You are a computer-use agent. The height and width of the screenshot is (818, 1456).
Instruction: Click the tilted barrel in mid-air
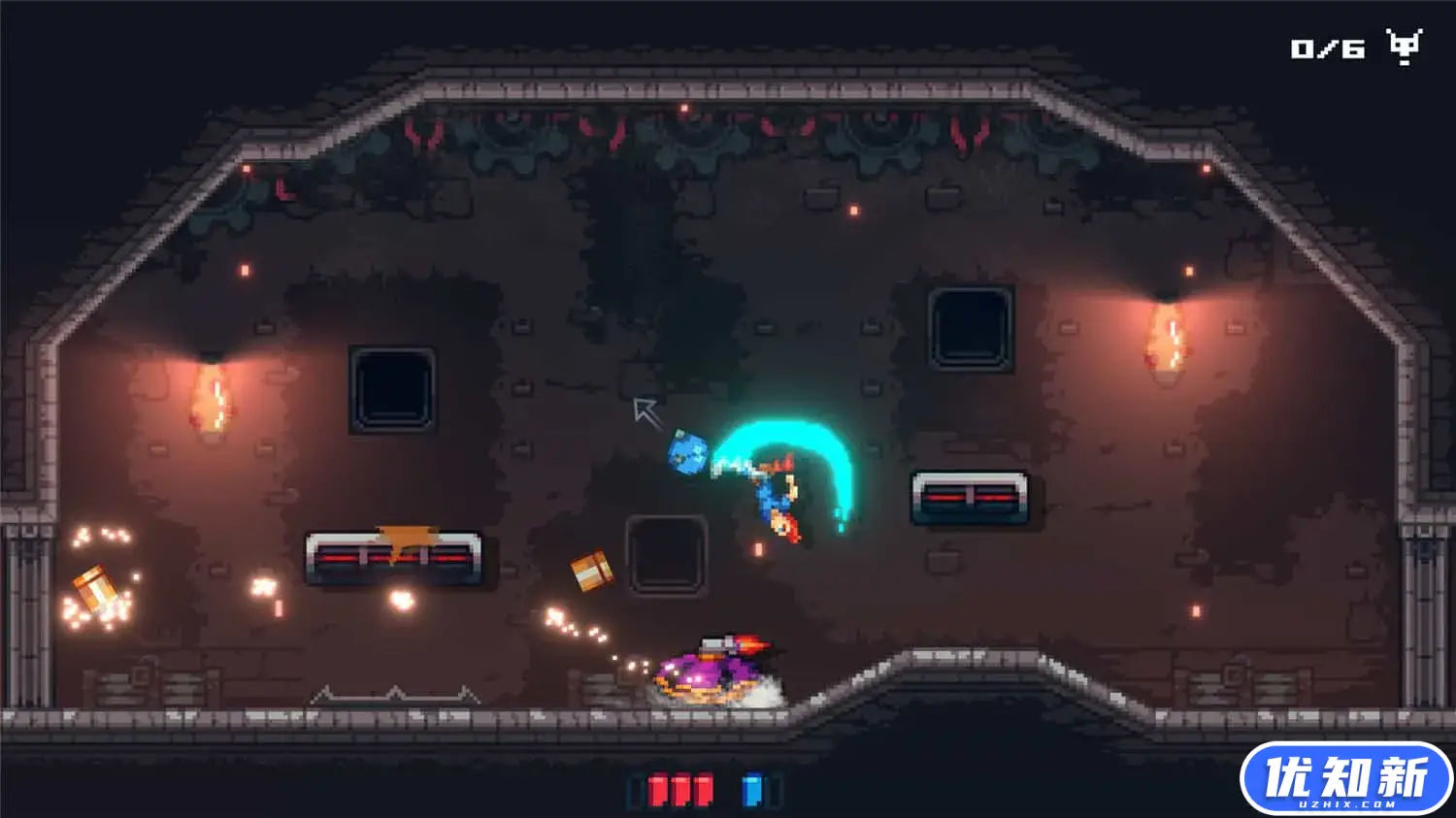(x=592, y=571)
